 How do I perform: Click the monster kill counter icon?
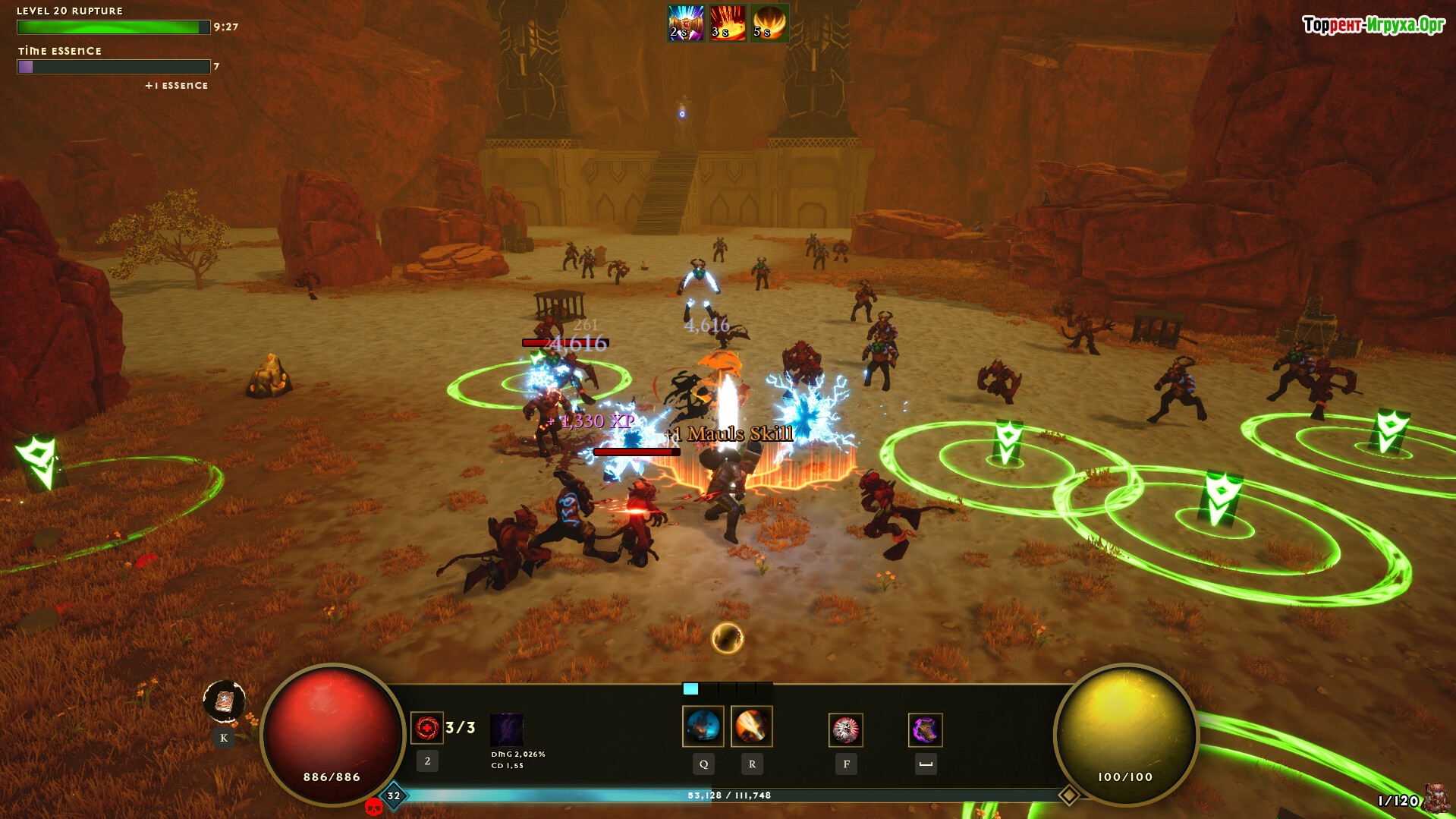click(1436, 799)
